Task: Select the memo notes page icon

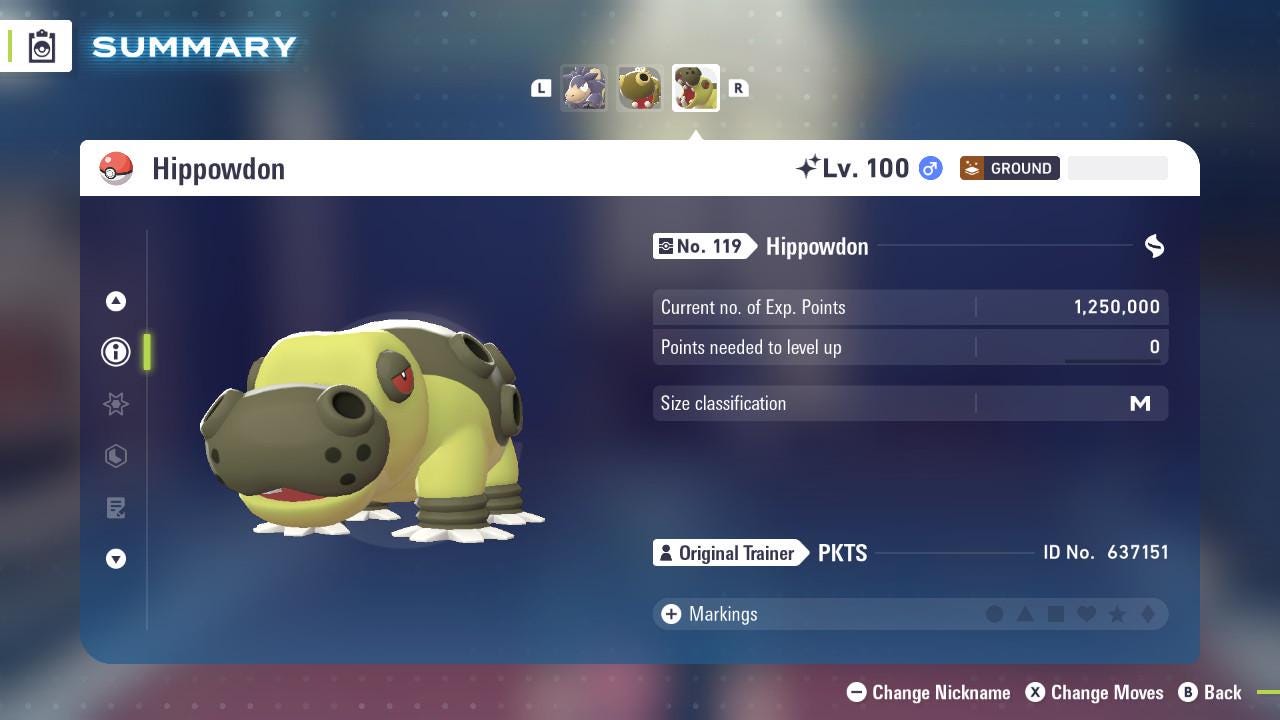Action: pos(115,508)
